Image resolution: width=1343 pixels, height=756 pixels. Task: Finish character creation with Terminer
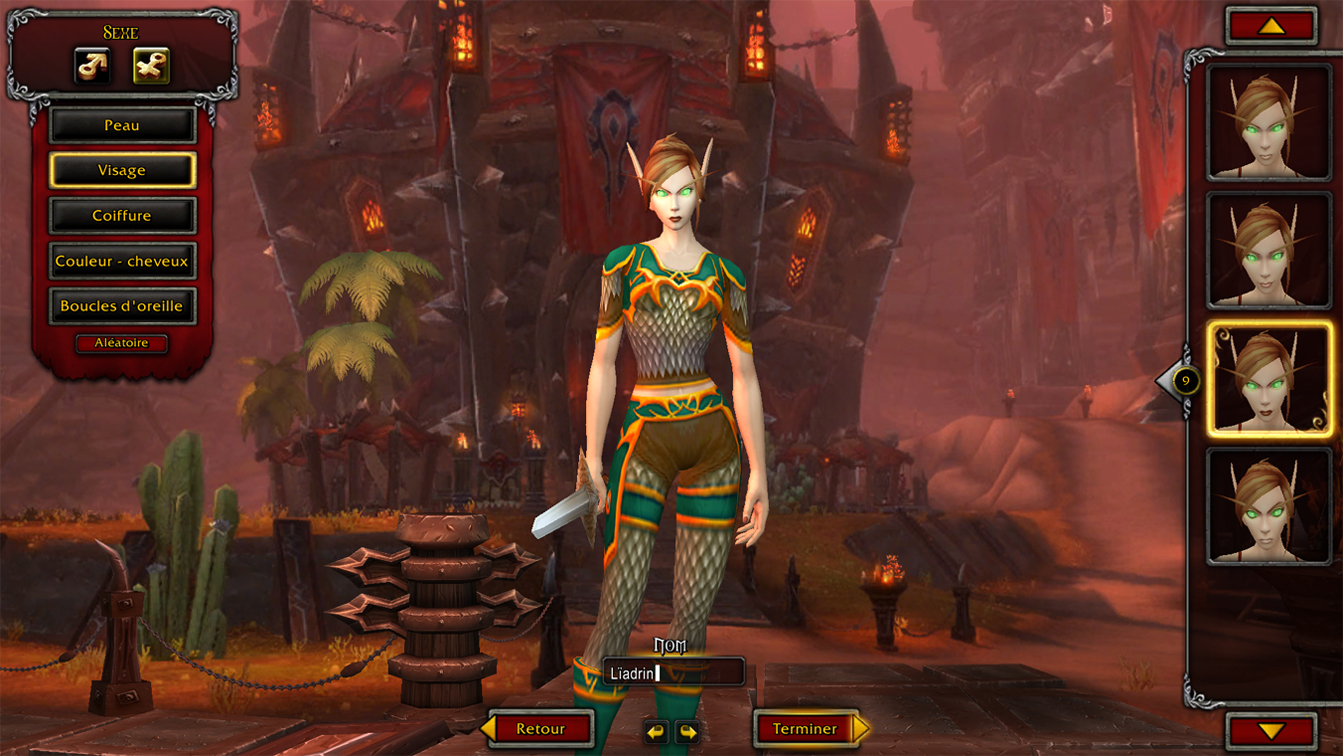(x=805, y=729)
